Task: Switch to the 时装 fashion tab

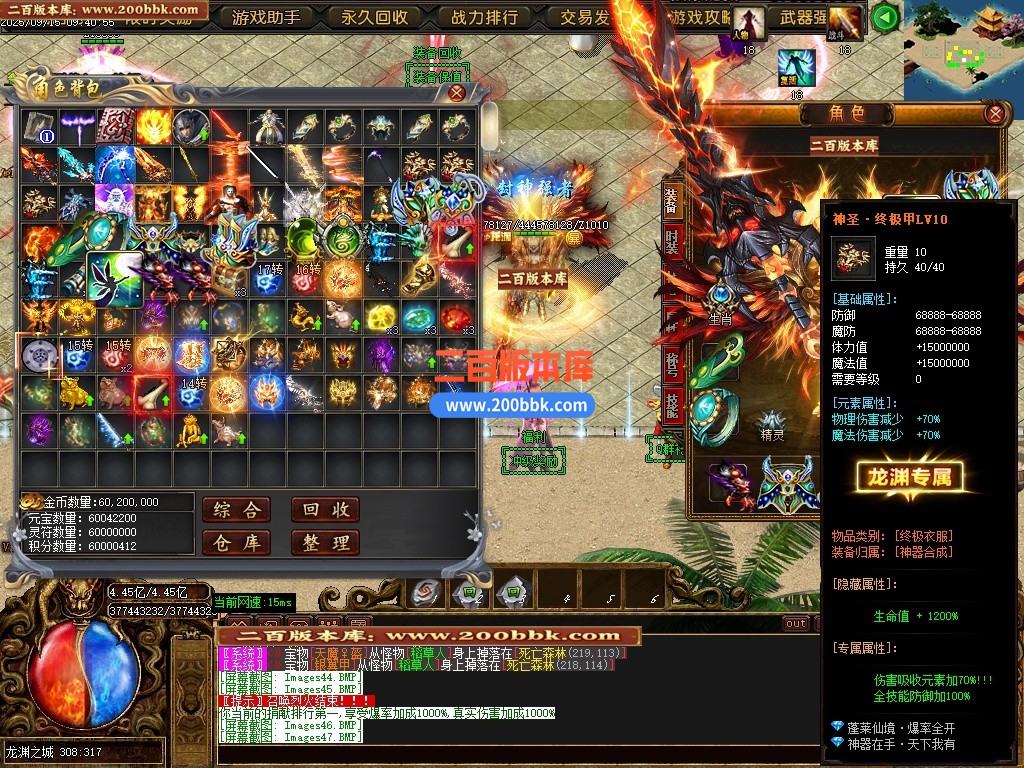Action: [673, 243]
